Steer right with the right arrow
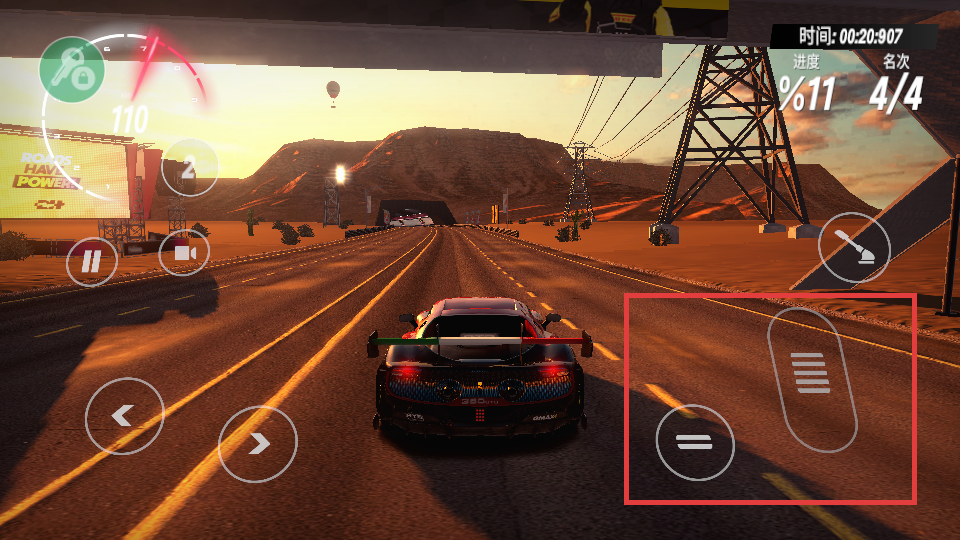This screenshot has height=540, width=960. pyautogui.click(x=258, y=443)
